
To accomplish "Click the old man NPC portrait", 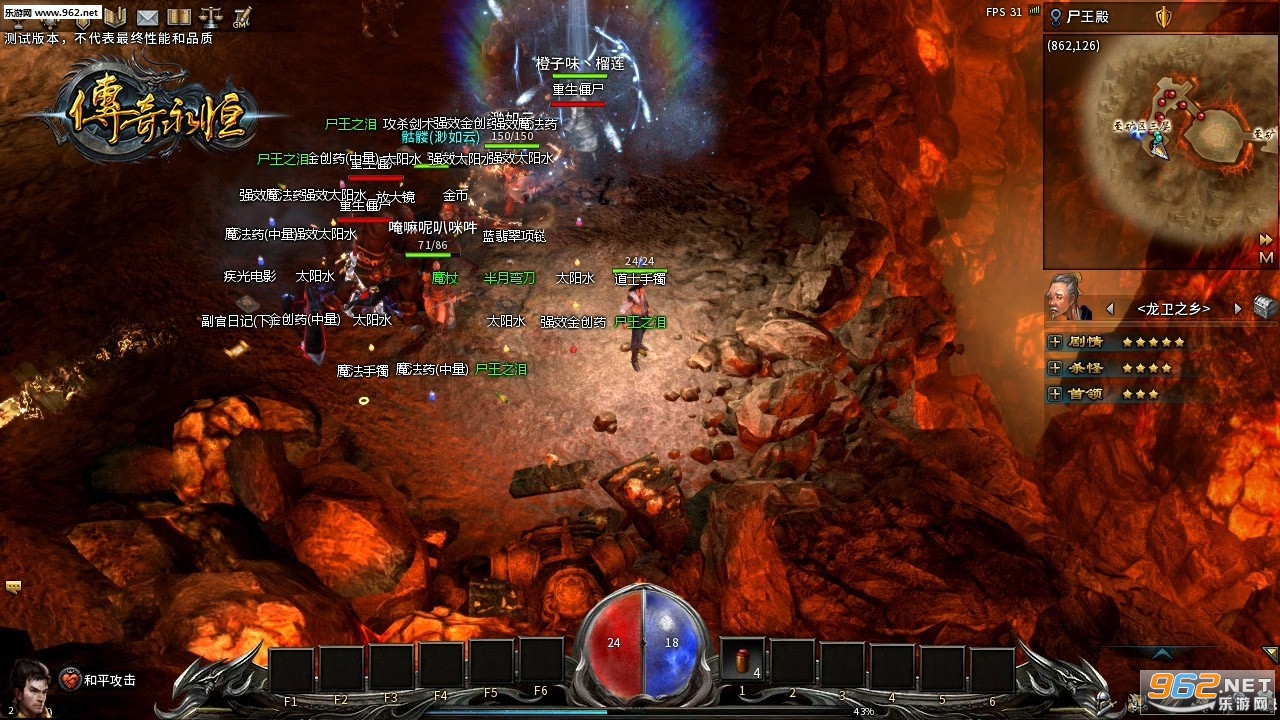I will point(1068,298).
